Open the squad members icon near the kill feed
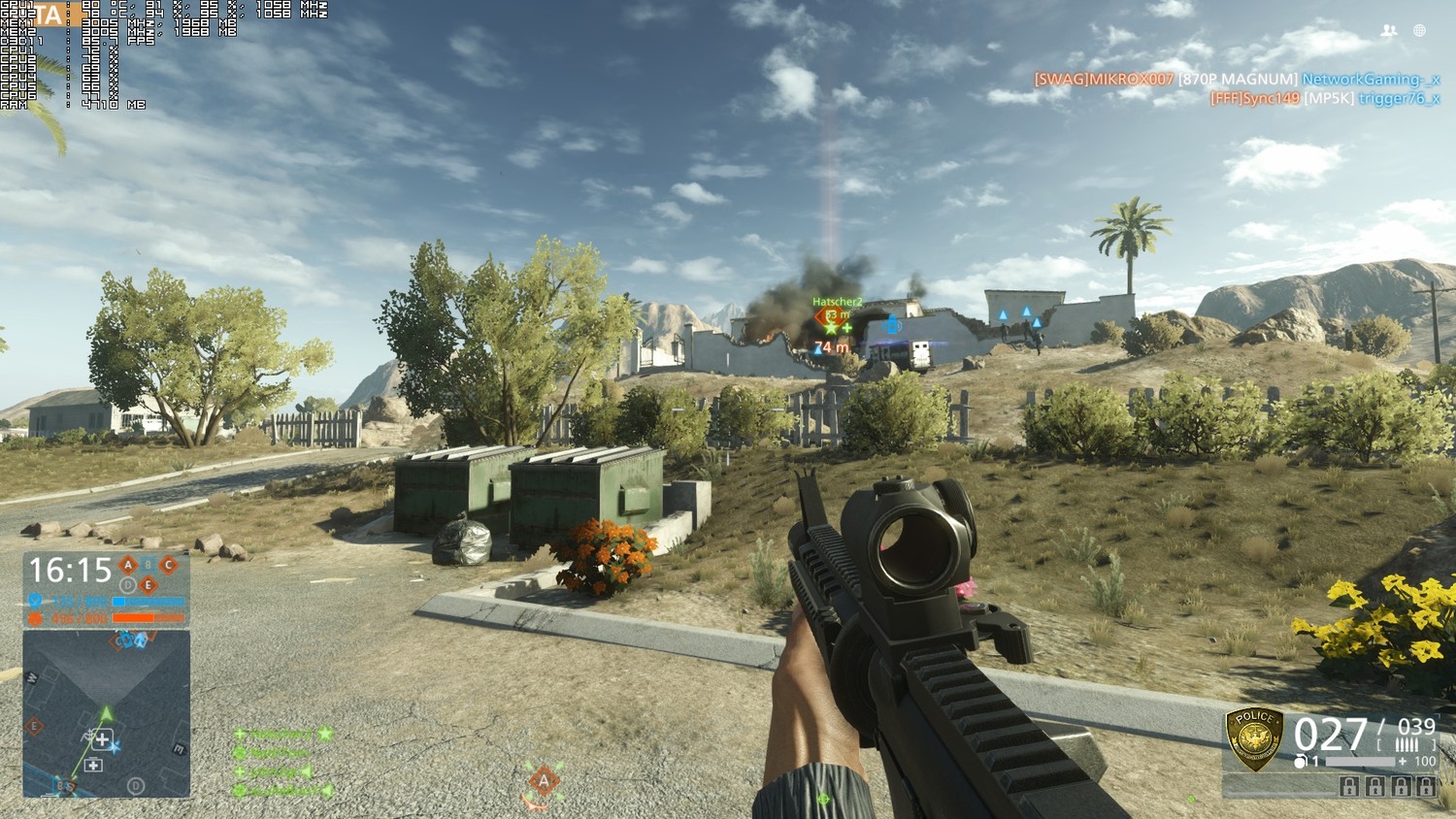 [1389, 31]
